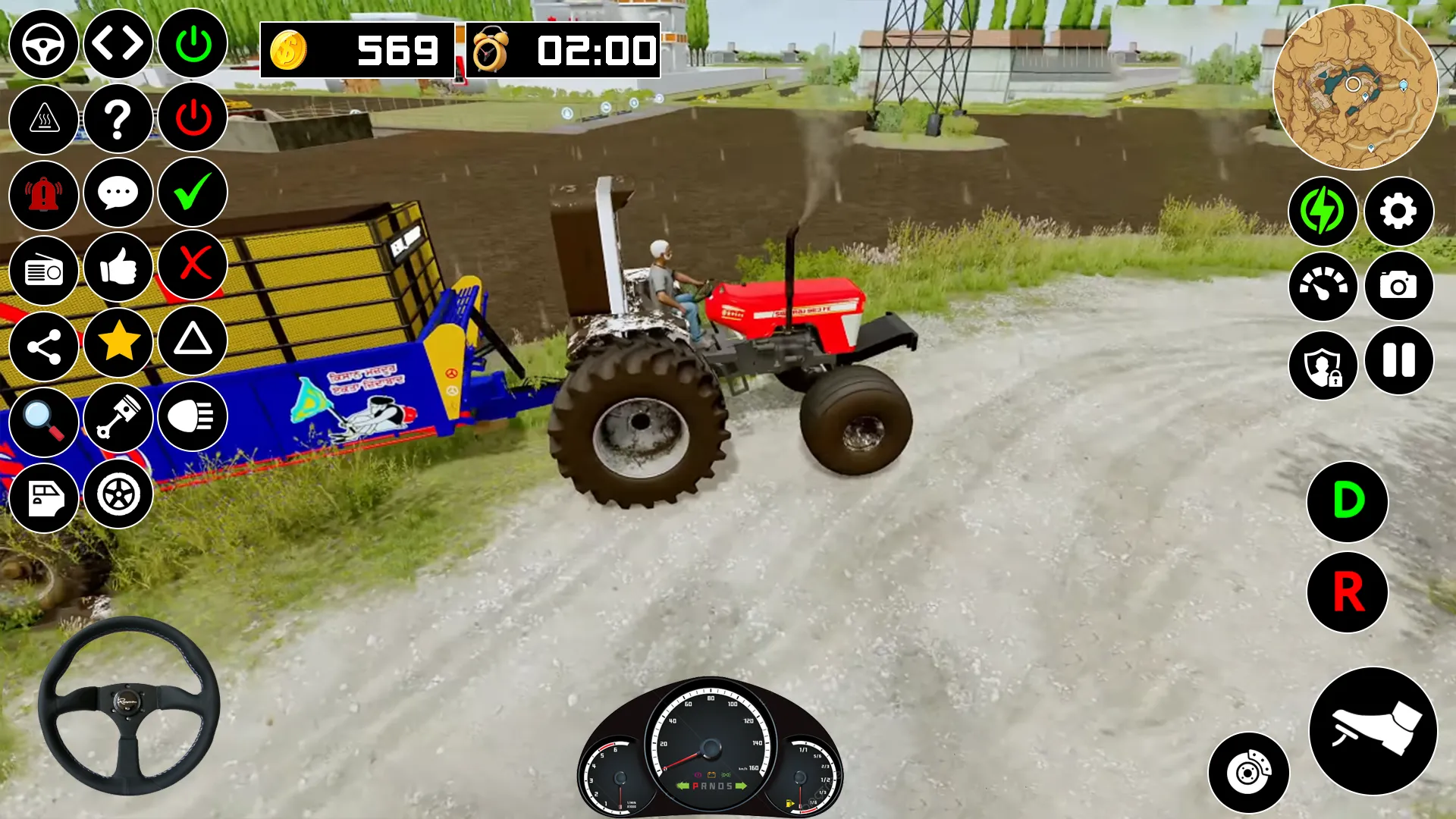Activate the green lightning boost

click(x=1323, y=212)
